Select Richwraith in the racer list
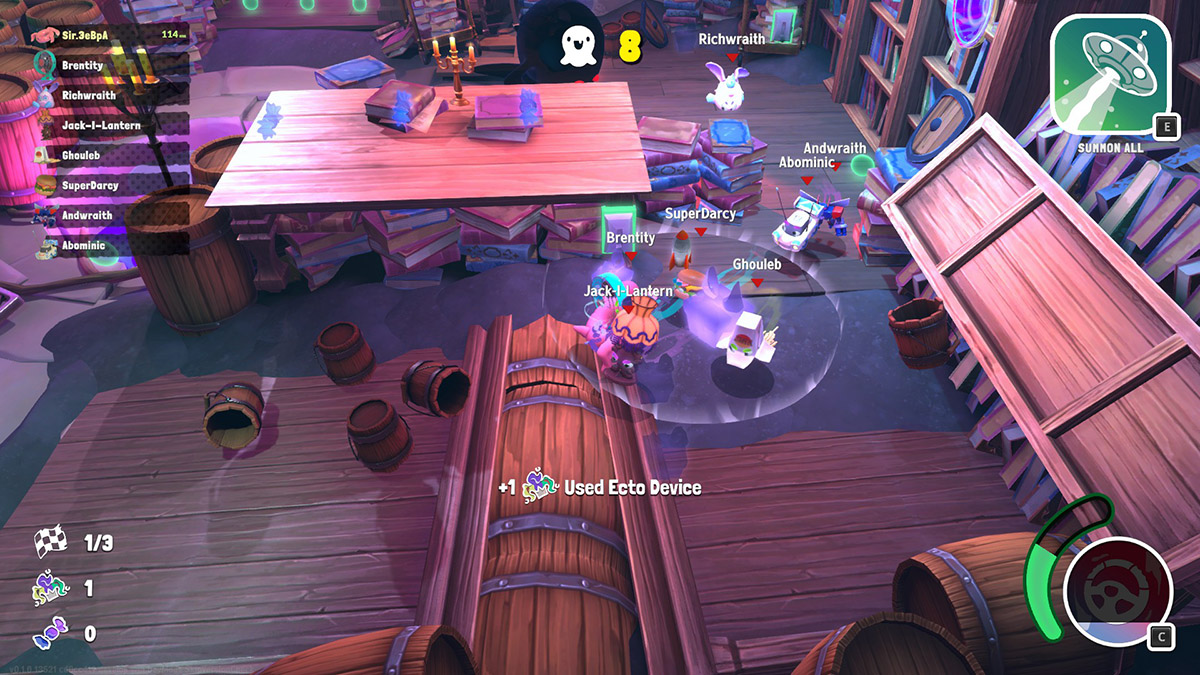 click(110, 95)
